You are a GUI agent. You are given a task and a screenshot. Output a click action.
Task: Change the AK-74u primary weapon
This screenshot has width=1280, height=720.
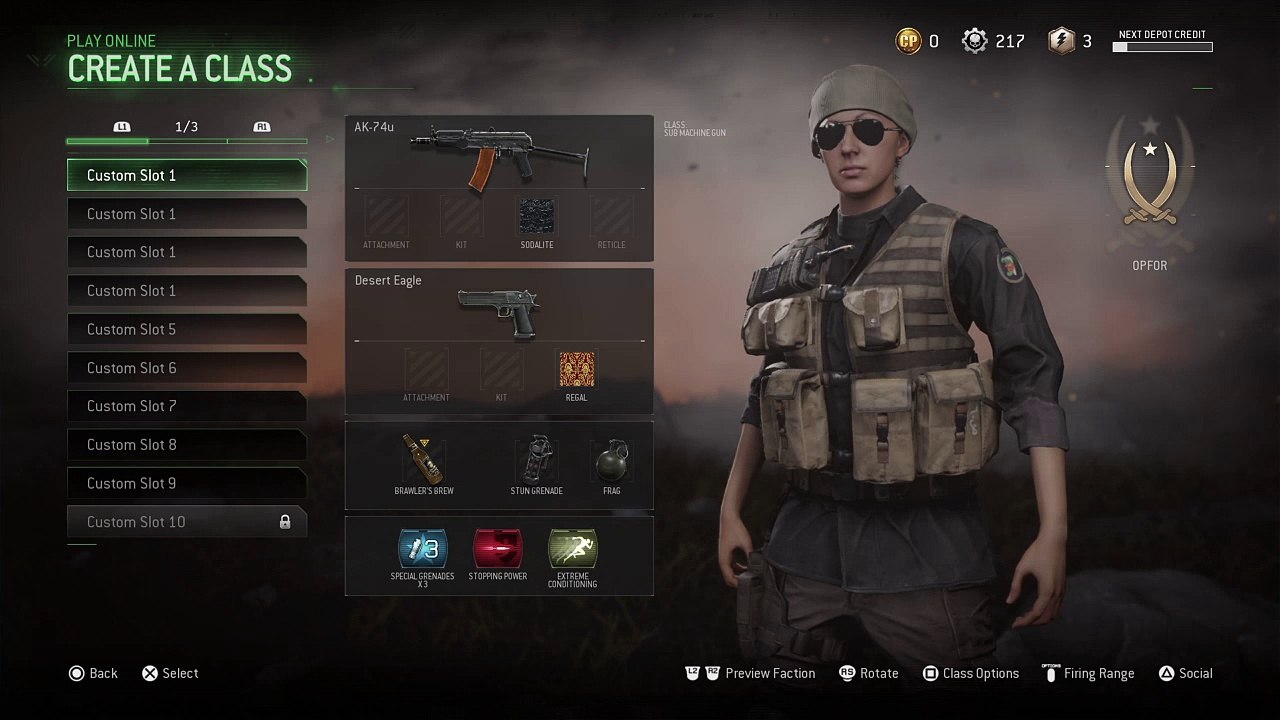coord(498,155)
